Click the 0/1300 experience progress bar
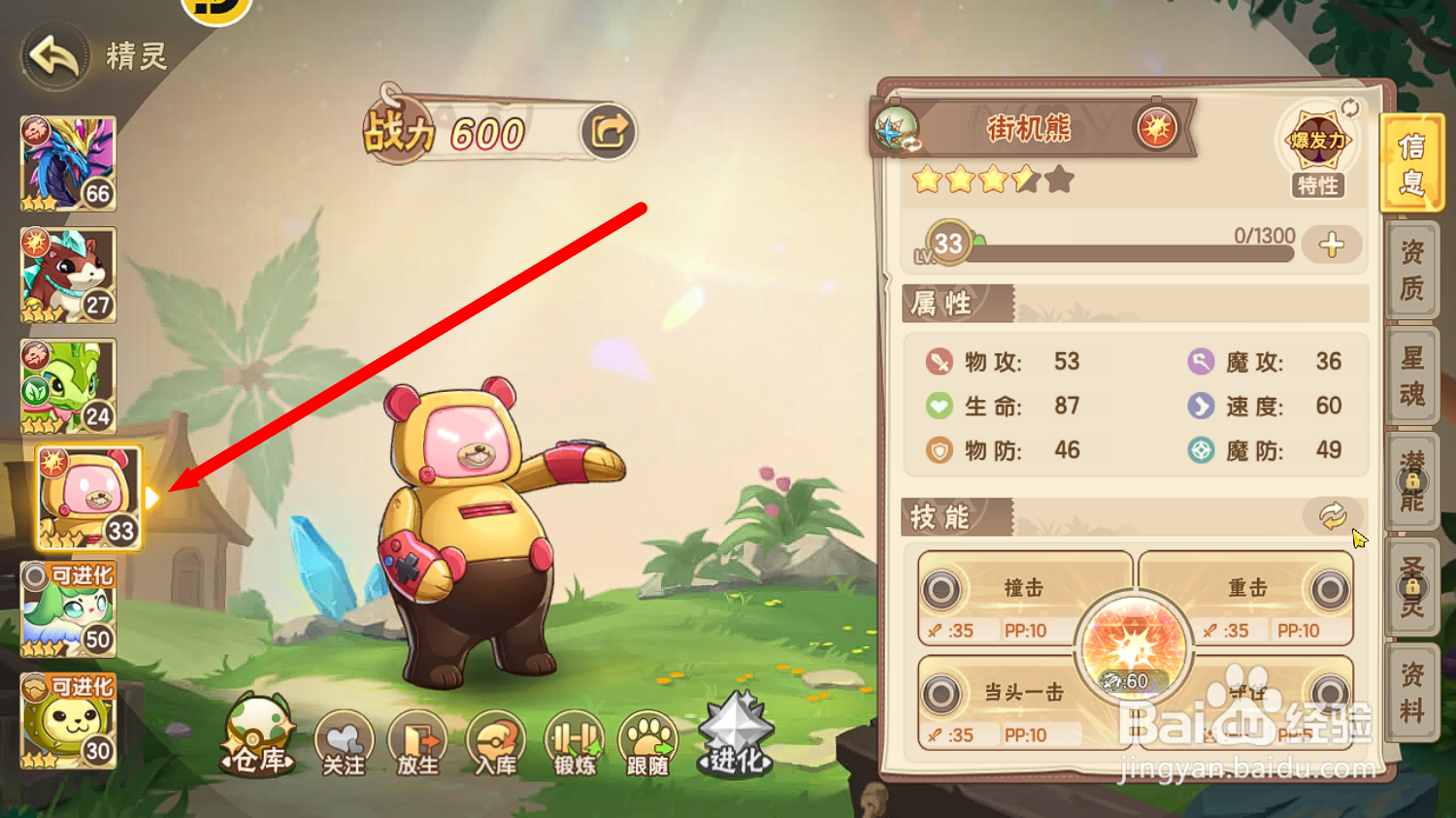The height and width of the screenshot is (818, 1456). (1126, 249)
